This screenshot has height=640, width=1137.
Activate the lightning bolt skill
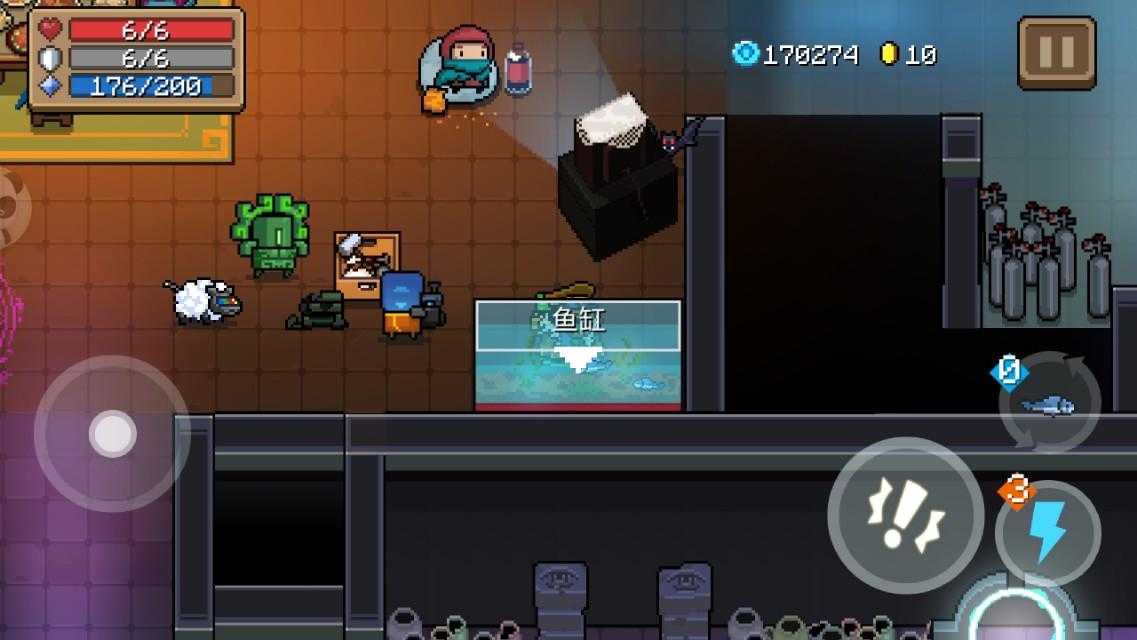click(1047, 532)
